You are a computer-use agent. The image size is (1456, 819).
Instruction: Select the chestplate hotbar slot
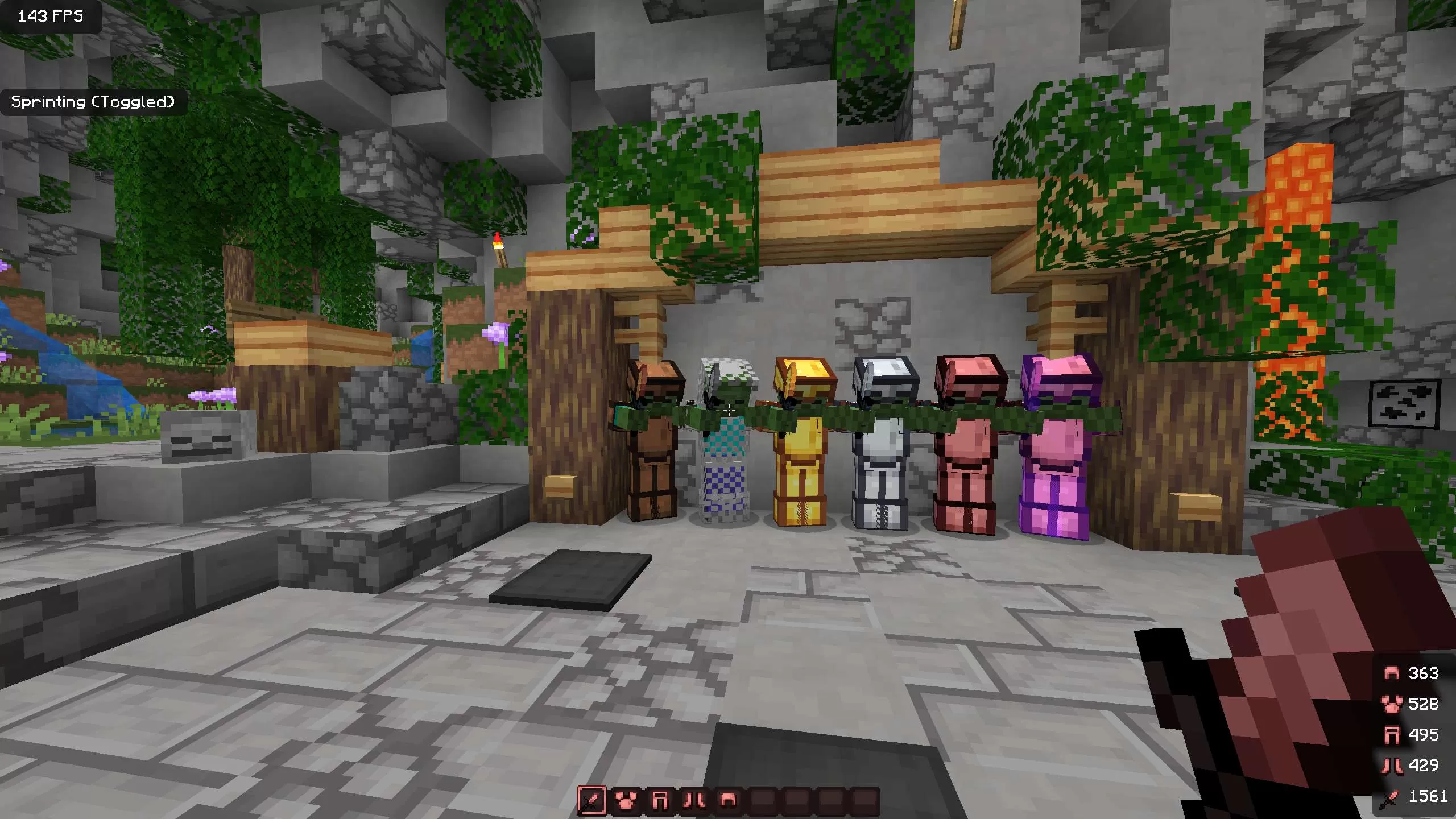tap(624, 802)
